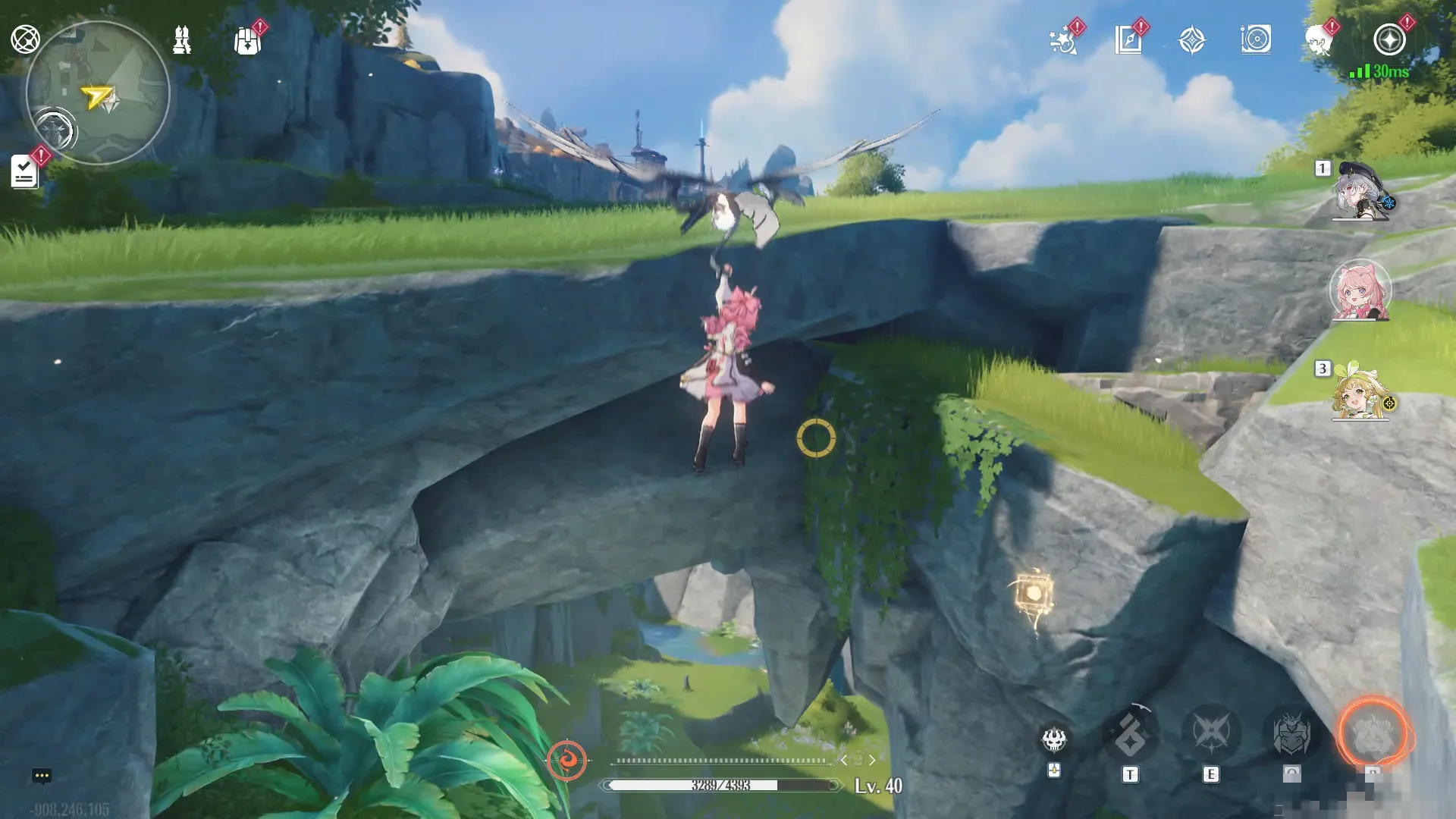
Task: Open the circled star menu icon
Action: coord(1389,39)
